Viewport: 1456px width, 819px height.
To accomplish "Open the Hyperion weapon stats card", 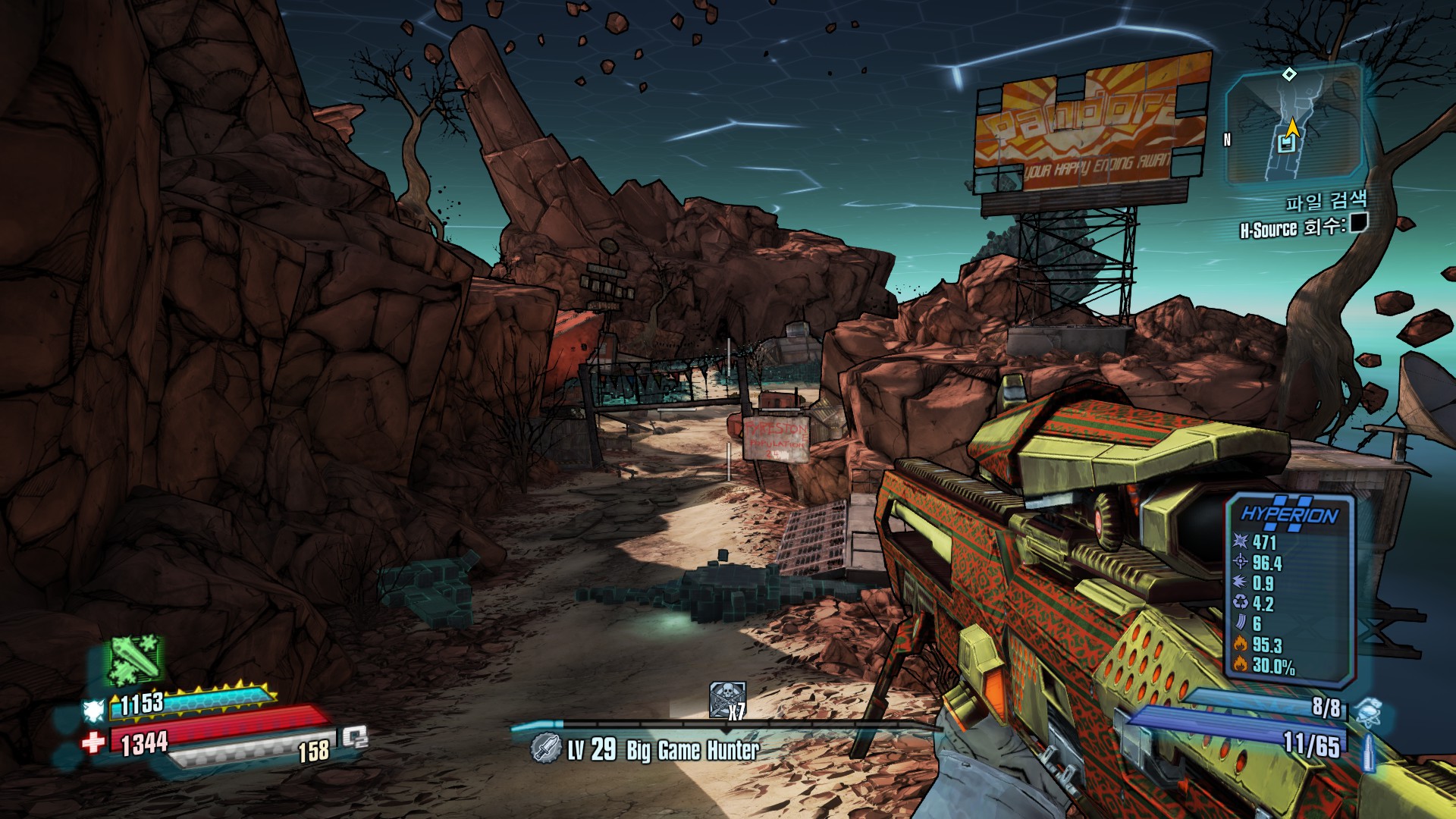I will tap(1290, 588).
